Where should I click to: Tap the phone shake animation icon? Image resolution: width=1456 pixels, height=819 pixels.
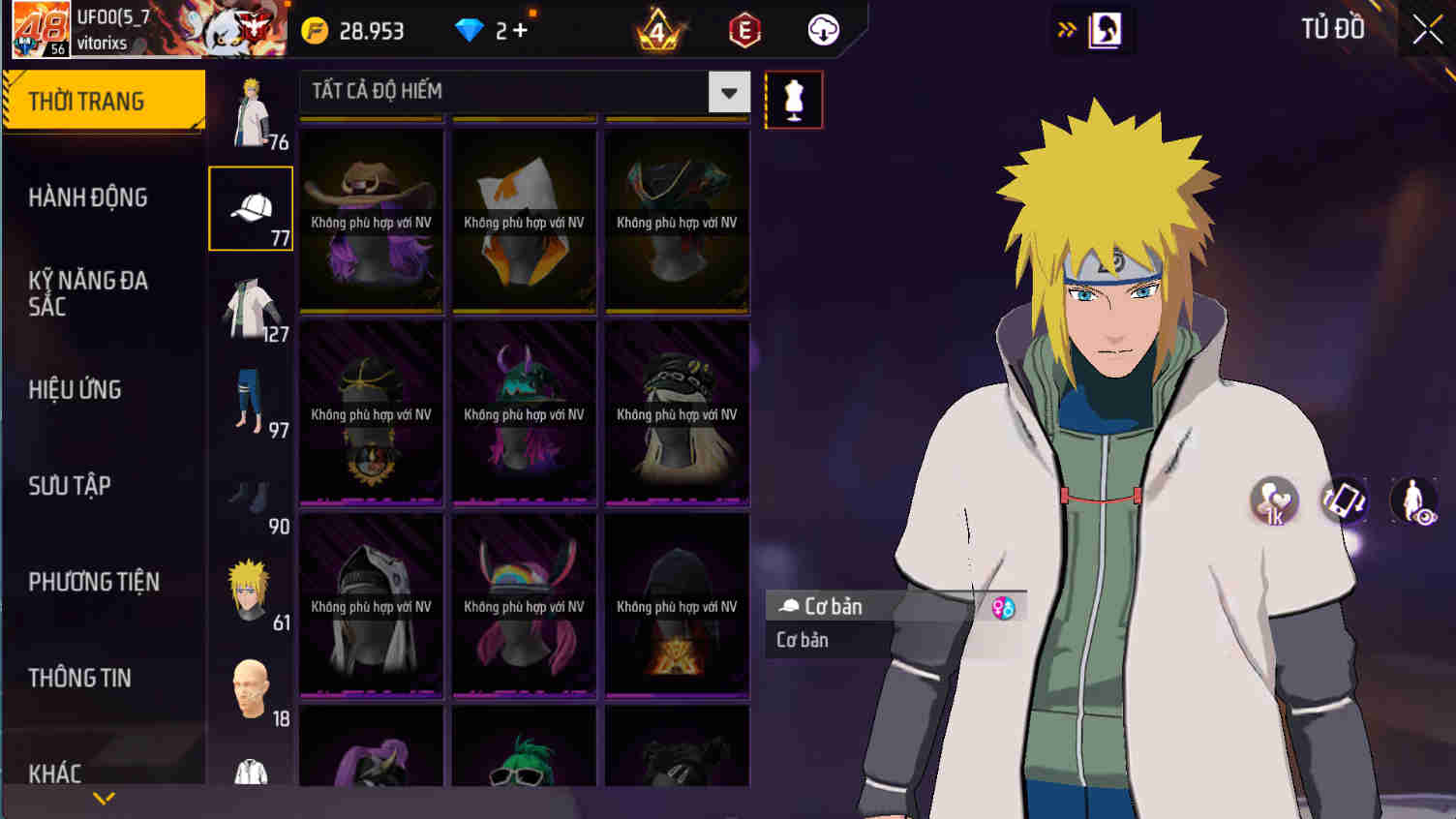tap(1344, 500)
